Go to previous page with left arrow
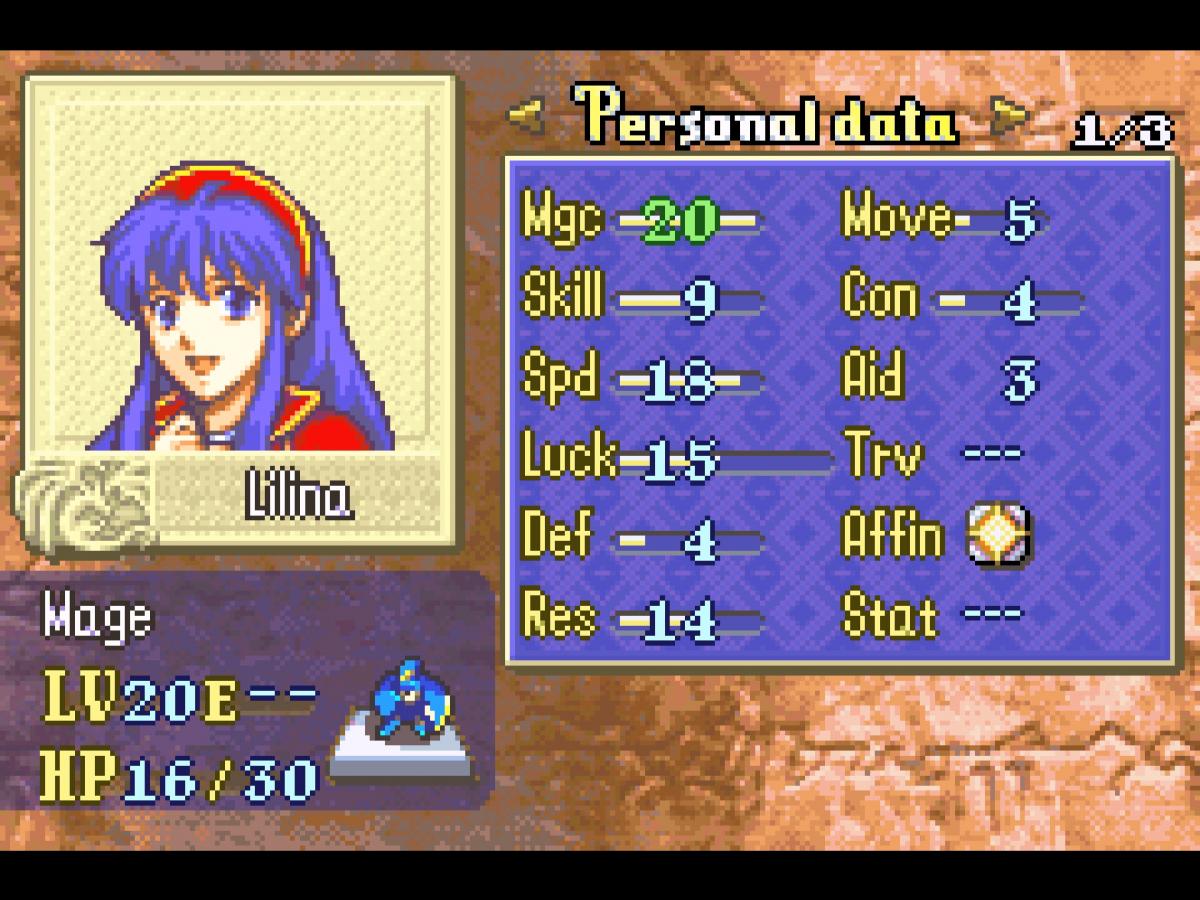Viewport: 1200px width, 900px height. (527, 119)
